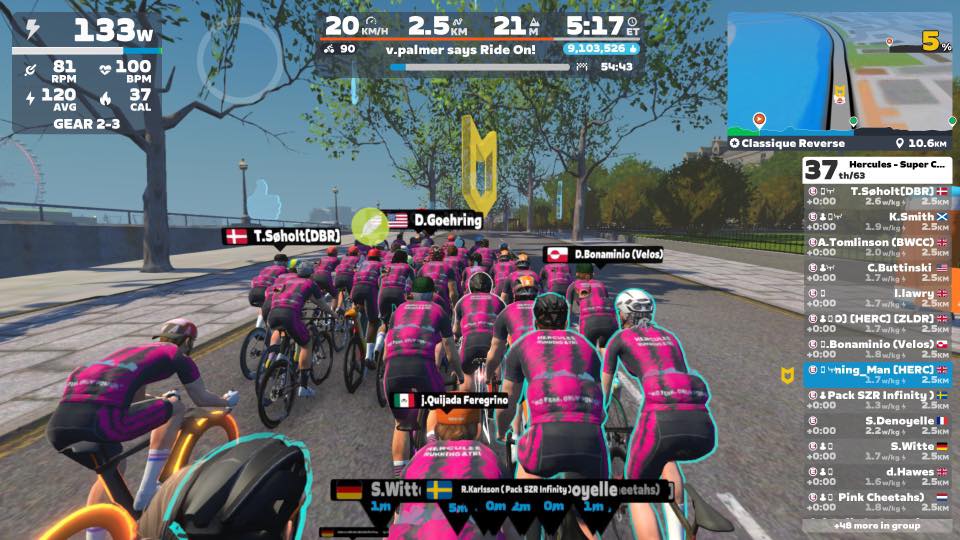Viewport: 960px width, 540px height.
Task: Pick the l.lawry rider entry
Action: tap(878, 298)
